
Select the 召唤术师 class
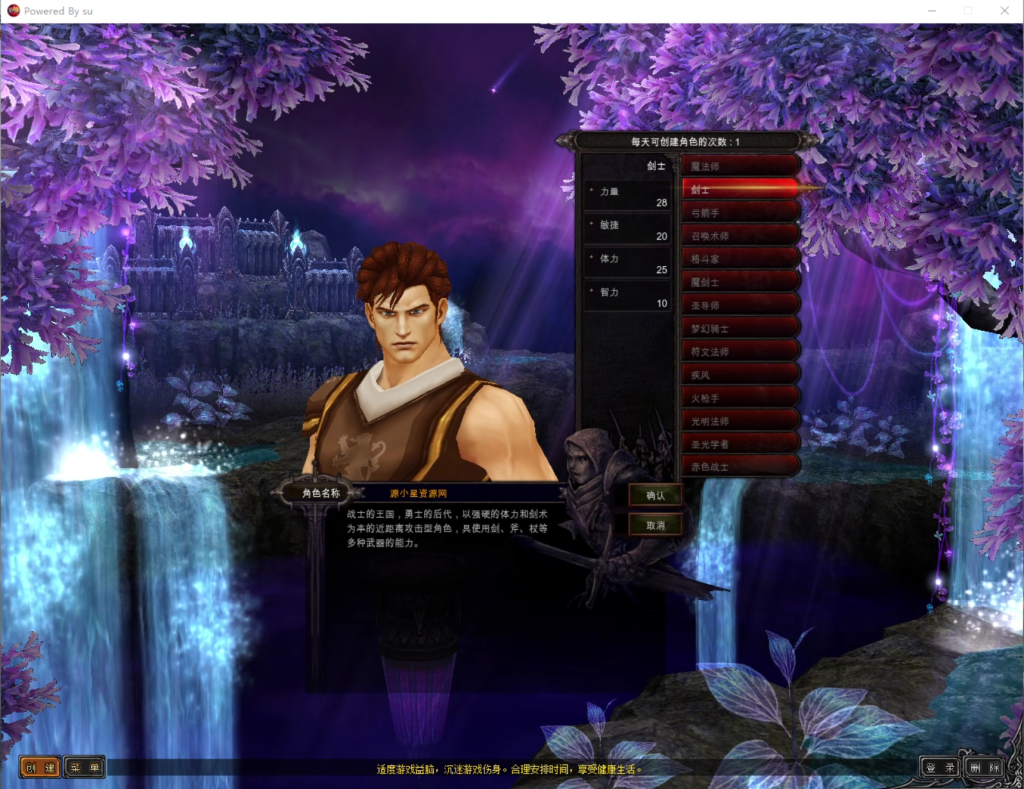click(x=740, y=235)
